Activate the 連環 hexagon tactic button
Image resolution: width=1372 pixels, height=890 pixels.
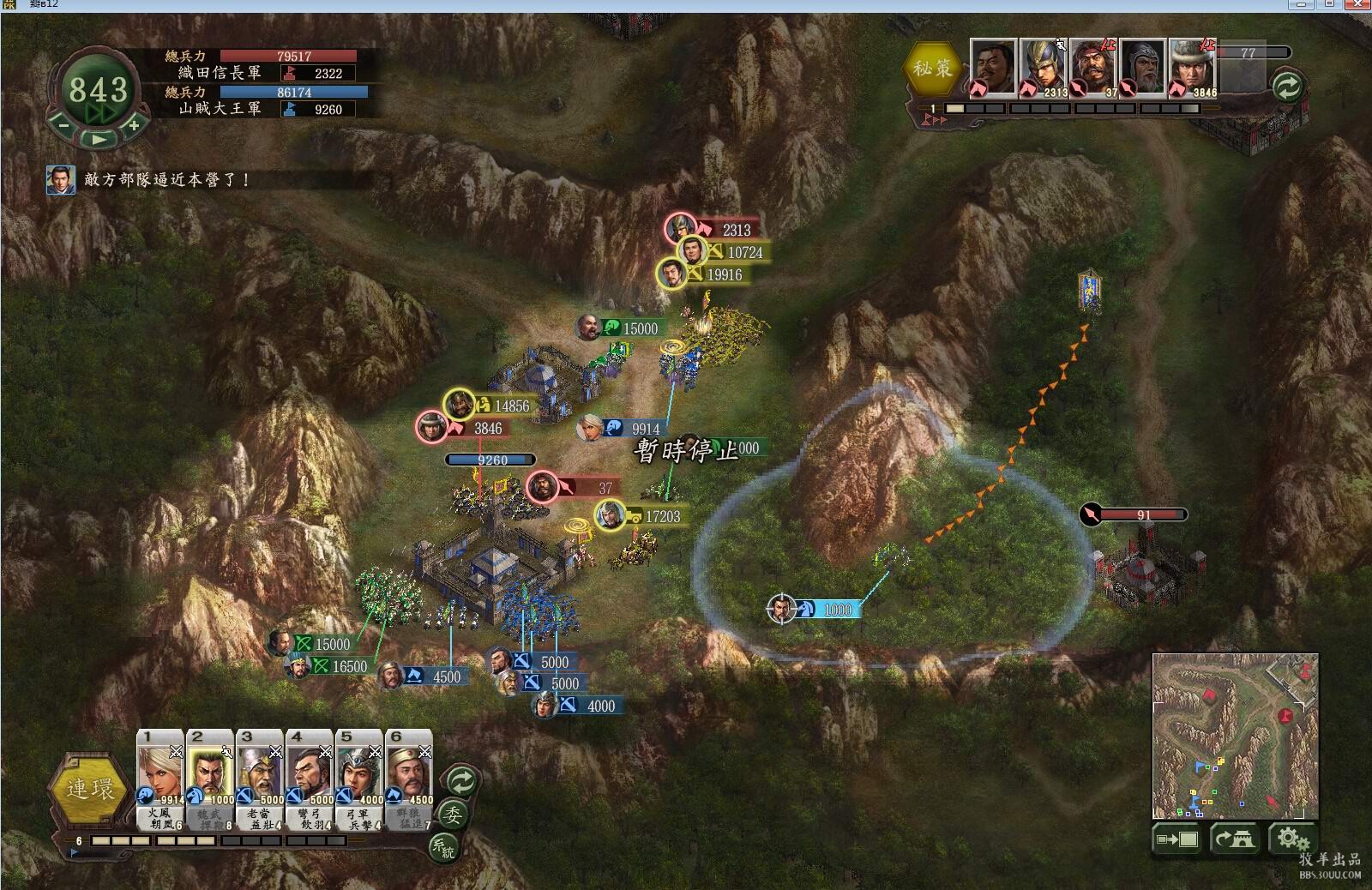click(89, 788)
